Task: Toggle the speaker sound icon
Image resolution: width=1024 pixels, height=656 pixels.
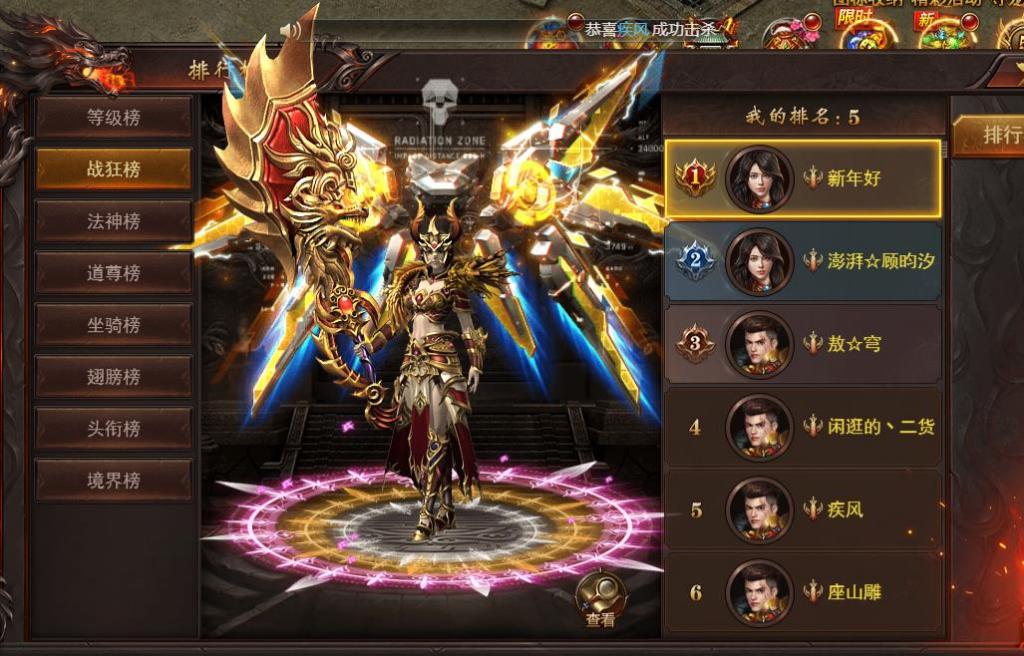Action: point(291,30)
